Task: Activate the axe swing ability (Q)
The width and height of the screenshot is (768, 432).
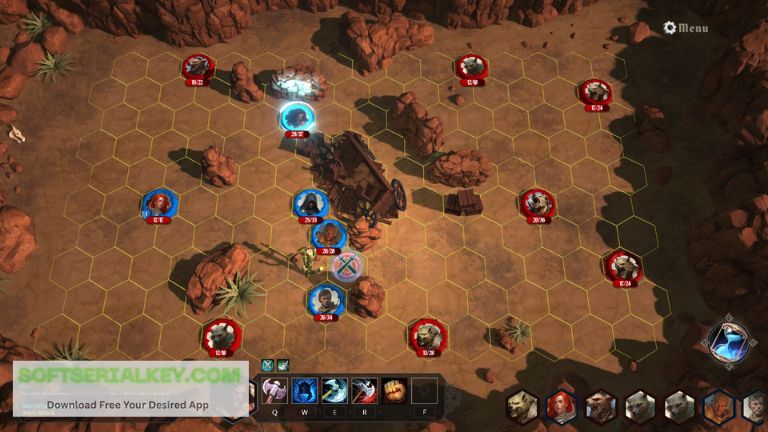Action: click(x=275, y=390)
